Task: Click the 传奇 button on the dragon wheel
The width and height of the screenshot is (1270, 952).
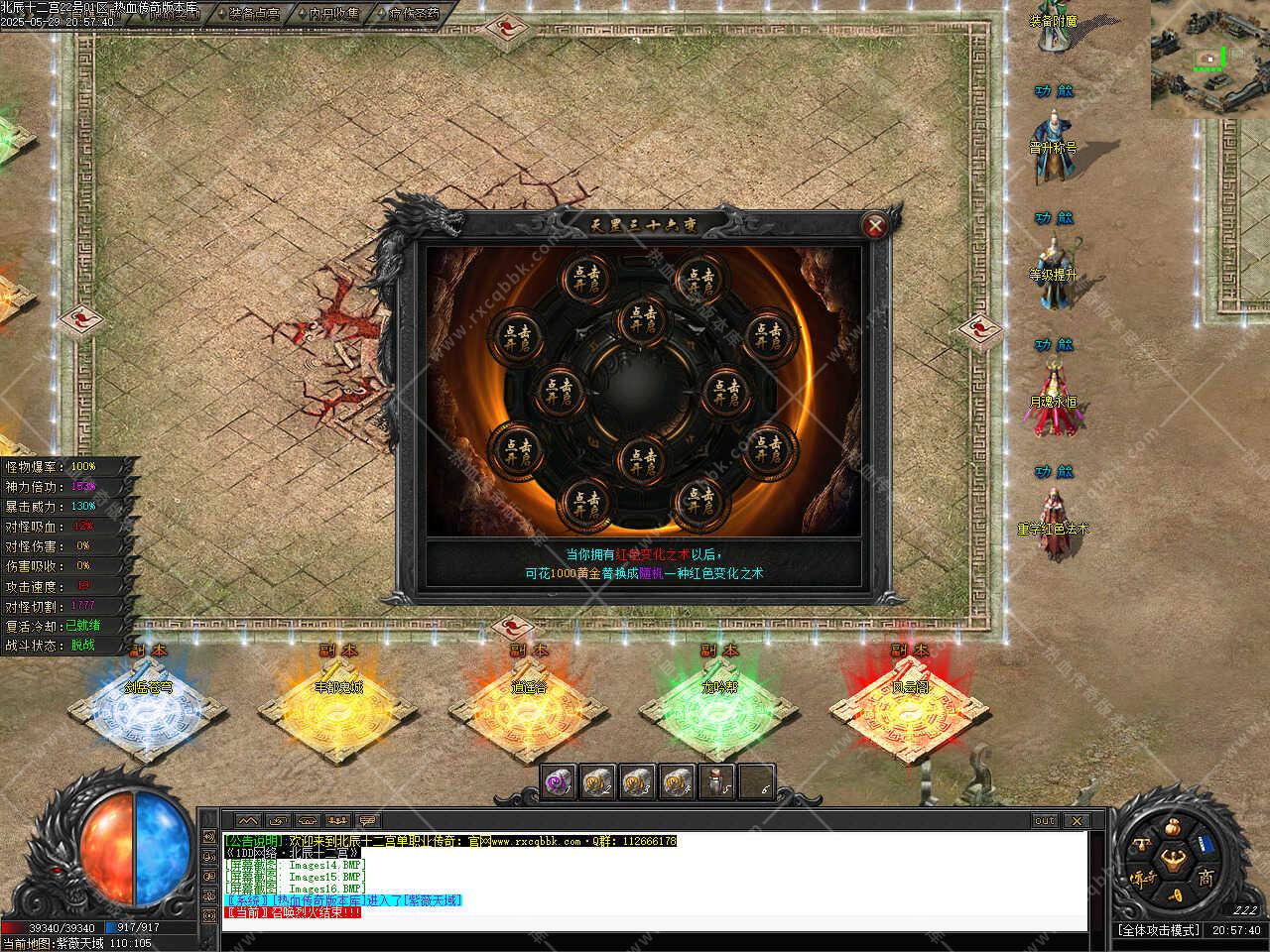Action: coord(1142,877)
